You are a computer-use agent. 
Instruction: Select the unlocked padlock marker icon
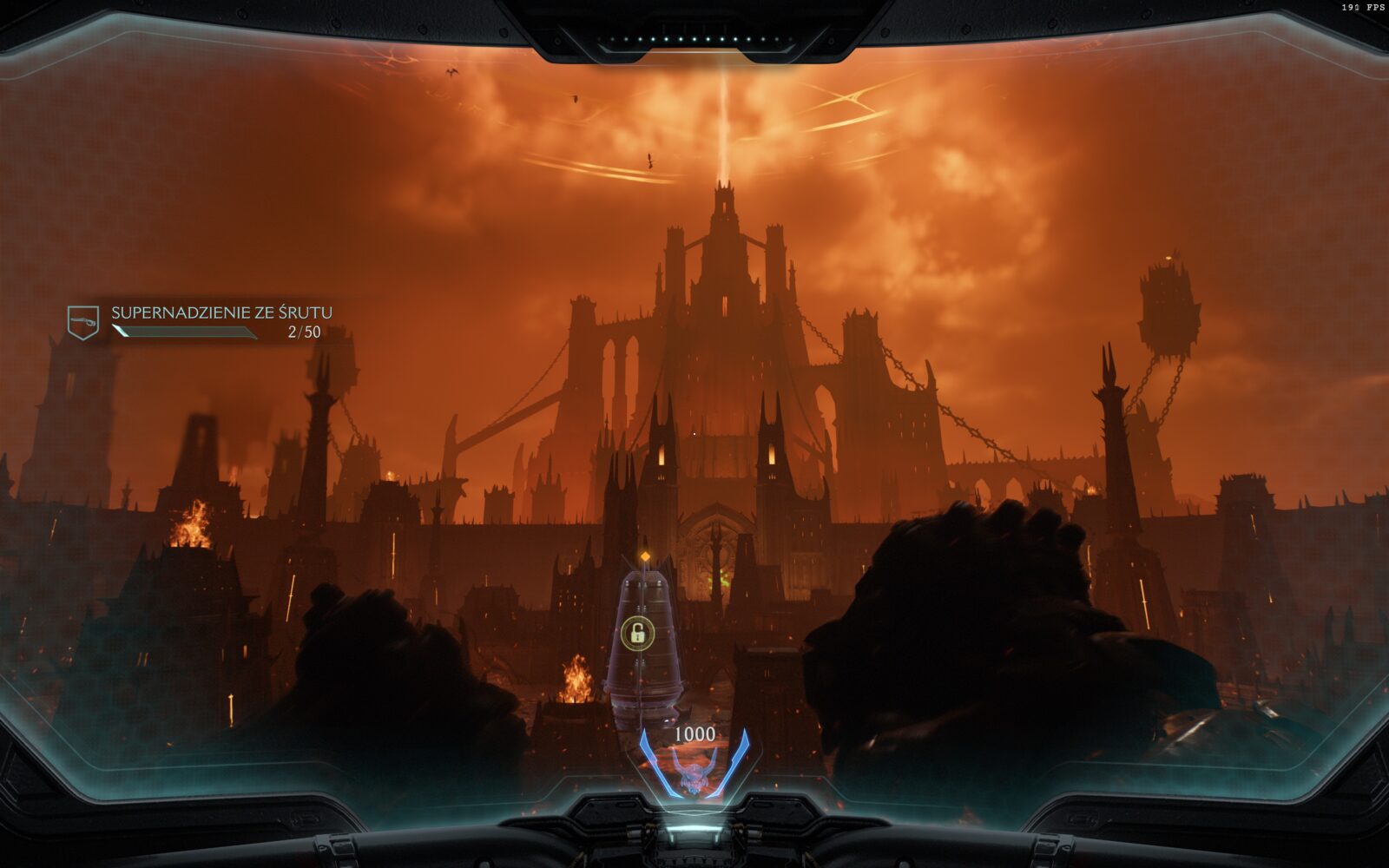(x=637, y=634)
